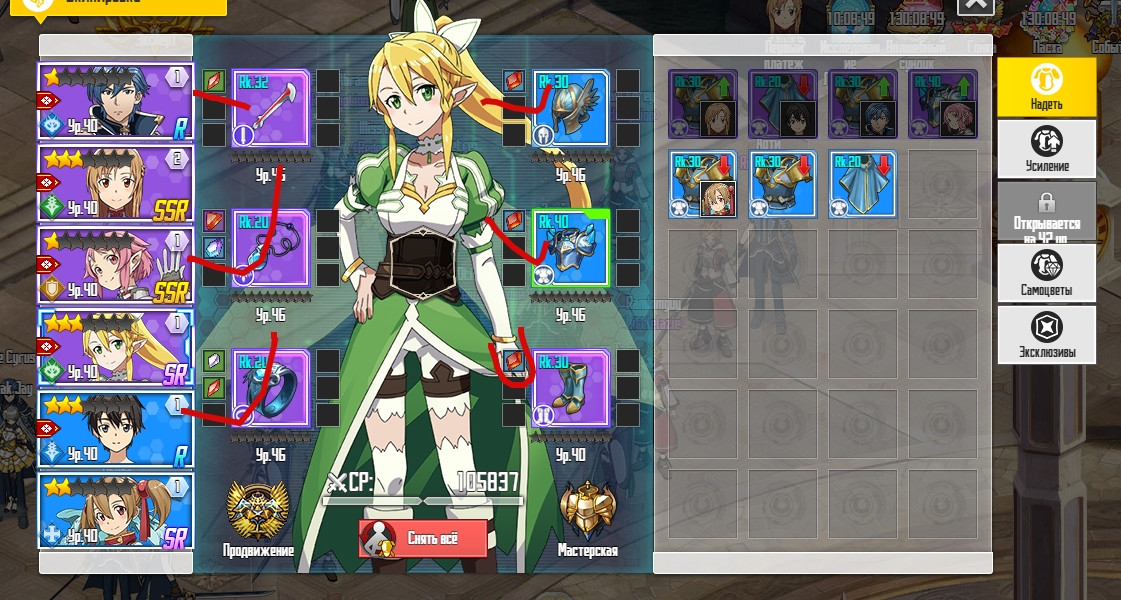Select Asuna's SSR character row
Viewport: 1121px width, 600px height.
coord(116,185)
